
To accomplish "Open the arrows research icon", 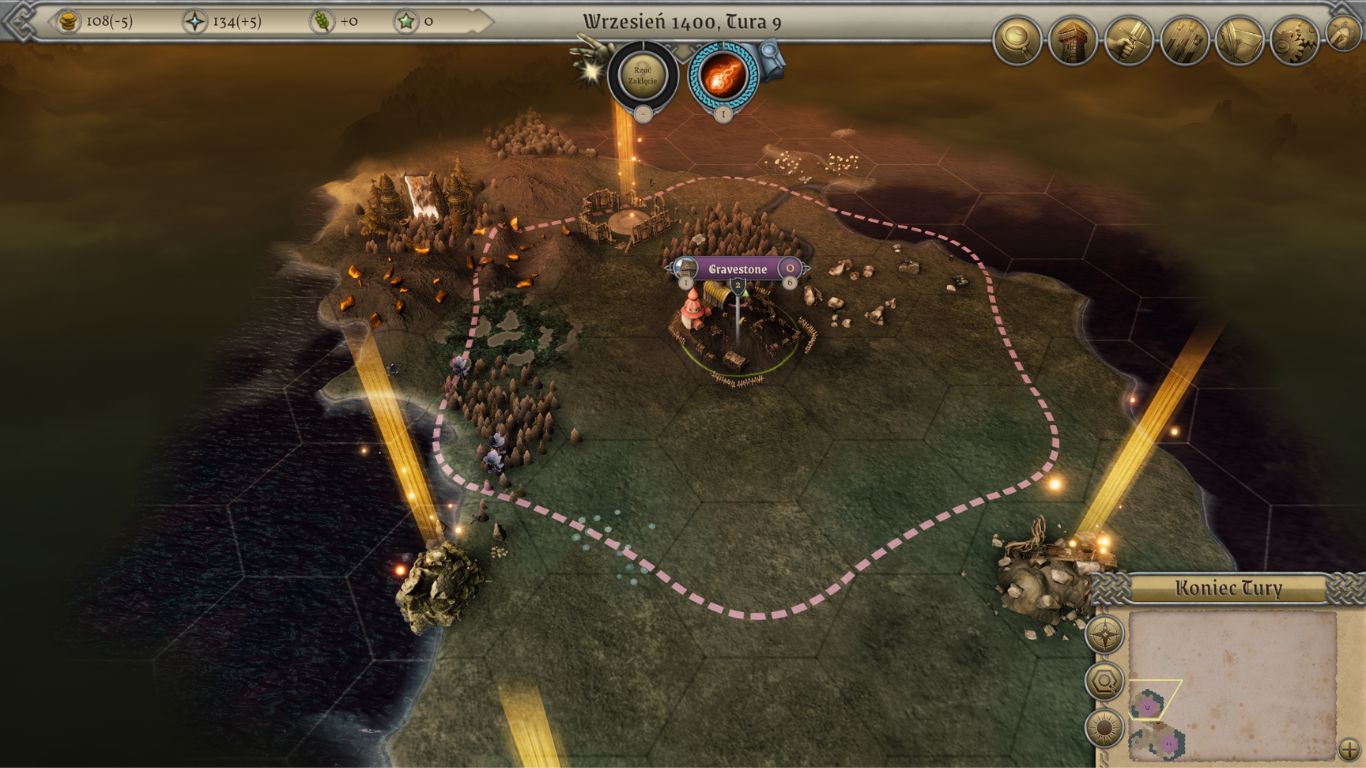I will click(1185, 41).
